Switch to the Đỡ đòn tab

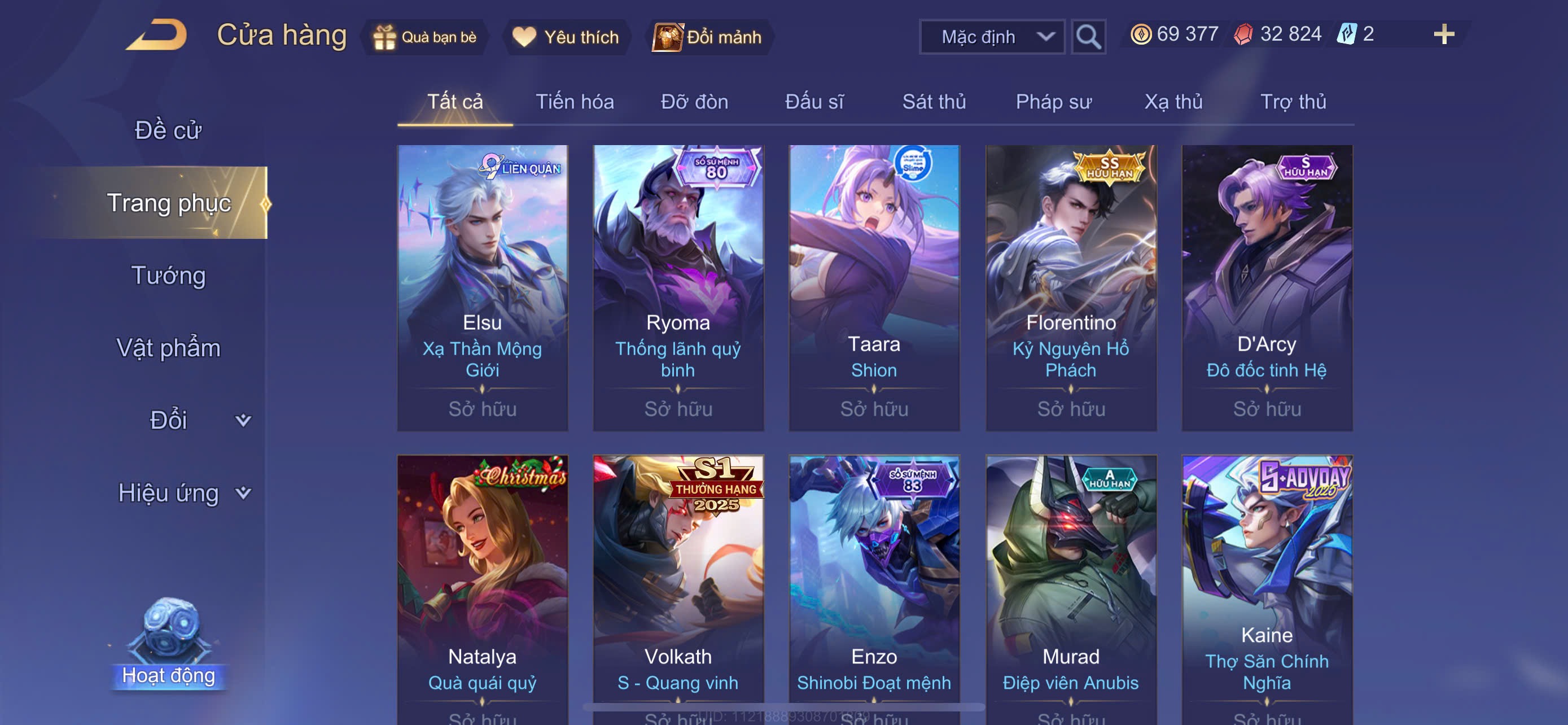coord(694,102)
